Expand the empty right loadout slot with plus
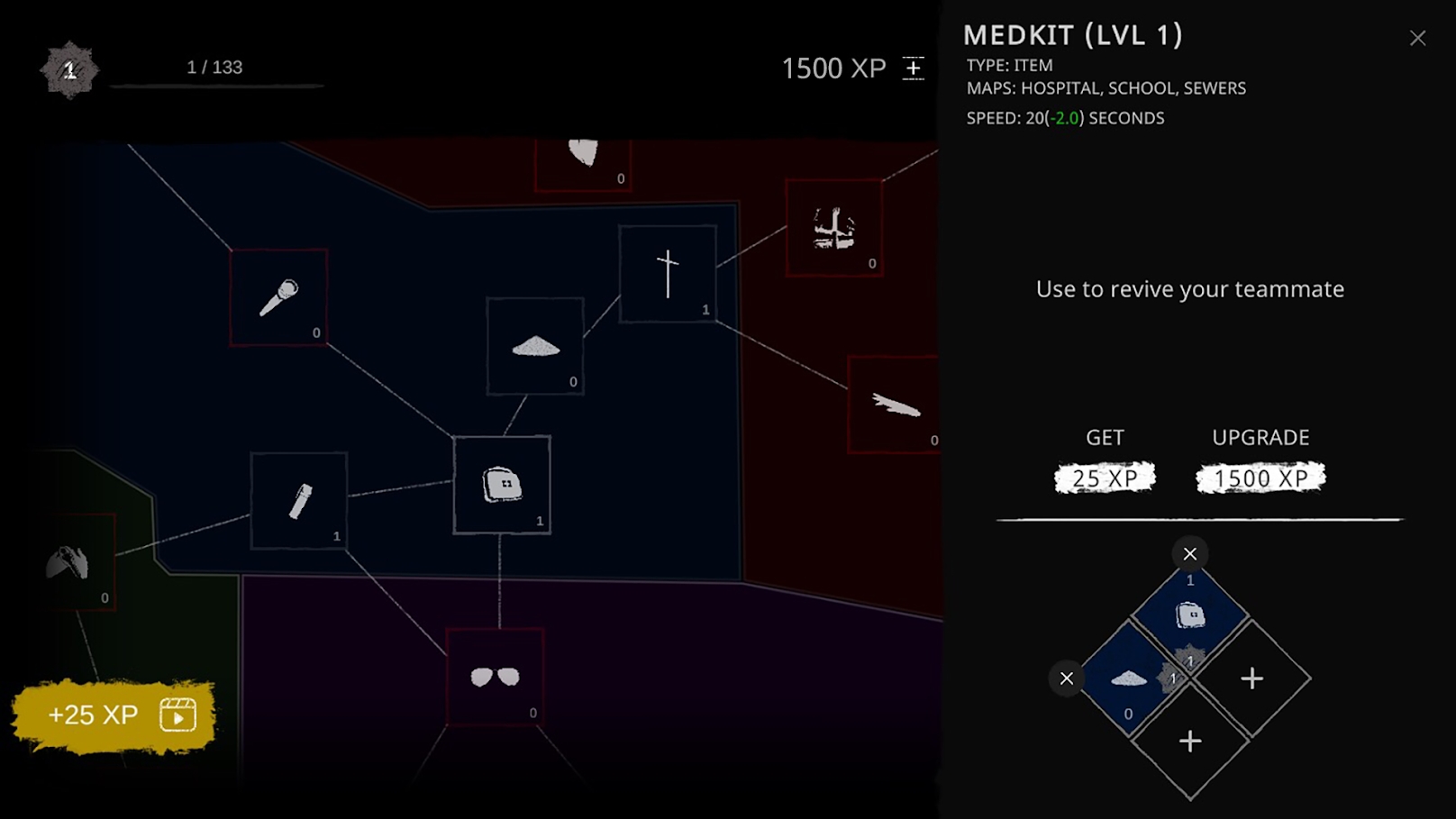Image resolution: width=1456 pixels, height=819 pixels. pyautogui.click(x=1251, y=678)
